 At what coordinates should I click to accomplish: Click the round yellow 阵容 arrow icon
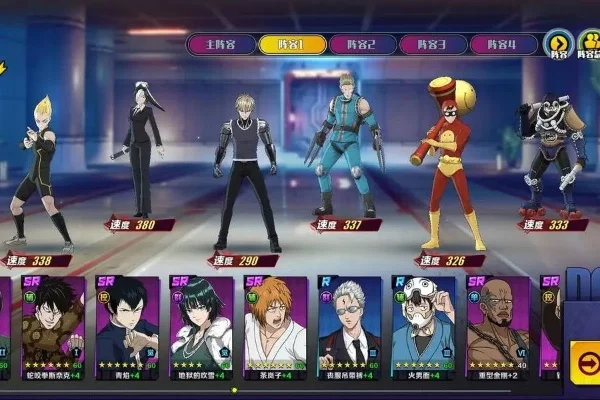[558, 44]
